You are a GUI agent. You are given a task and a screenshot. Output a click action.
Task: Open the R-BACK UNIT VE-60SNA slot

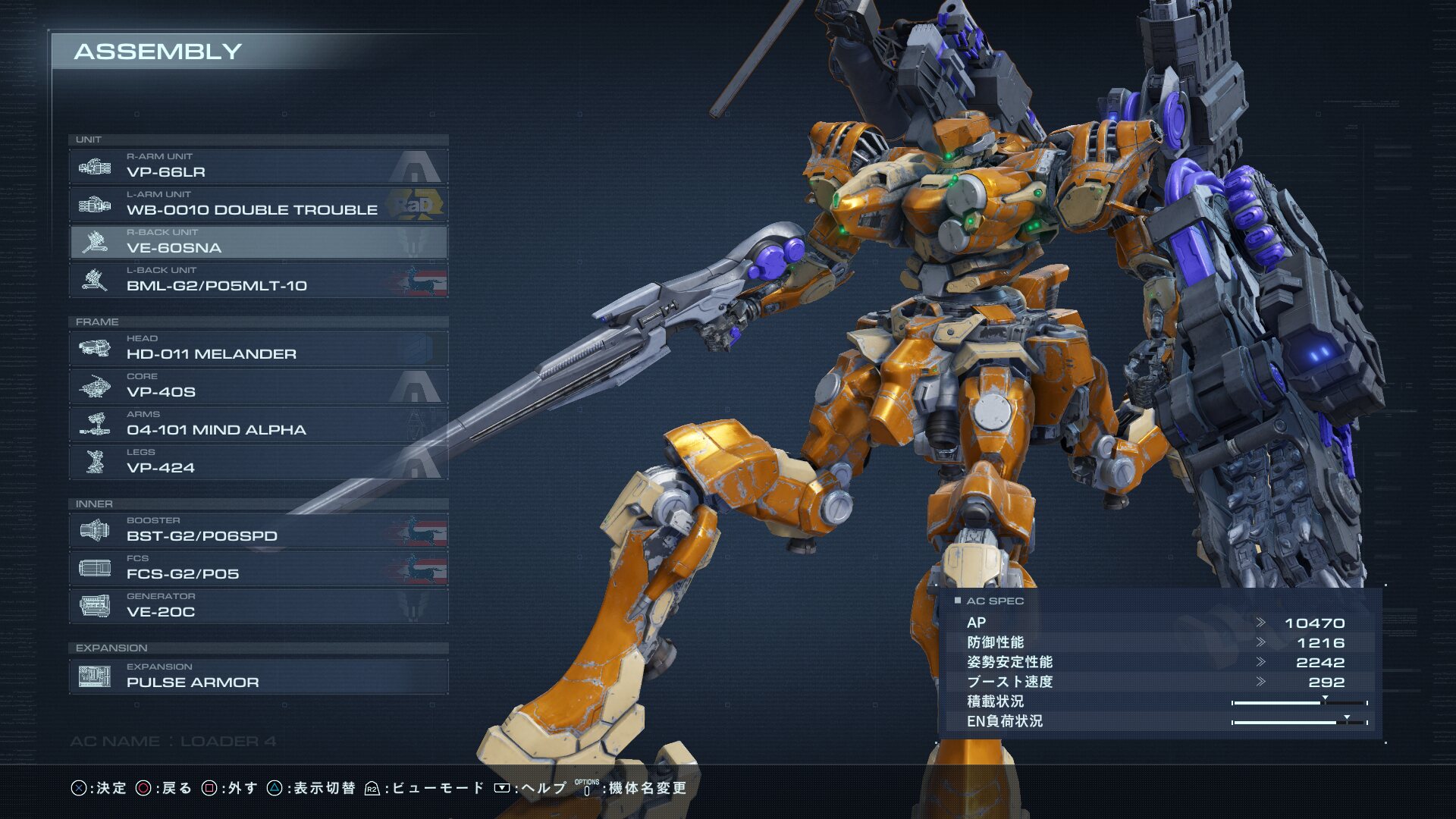[x=258, y=242]
